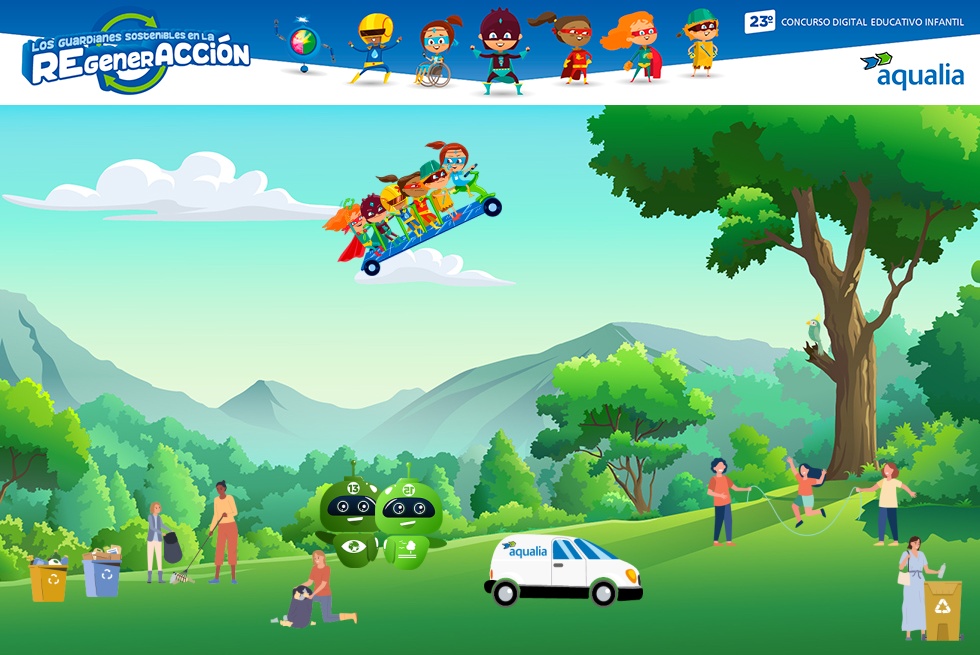Open the REgenerACCIÓN title logo
980x655 pixels.
tap(137, 55)
